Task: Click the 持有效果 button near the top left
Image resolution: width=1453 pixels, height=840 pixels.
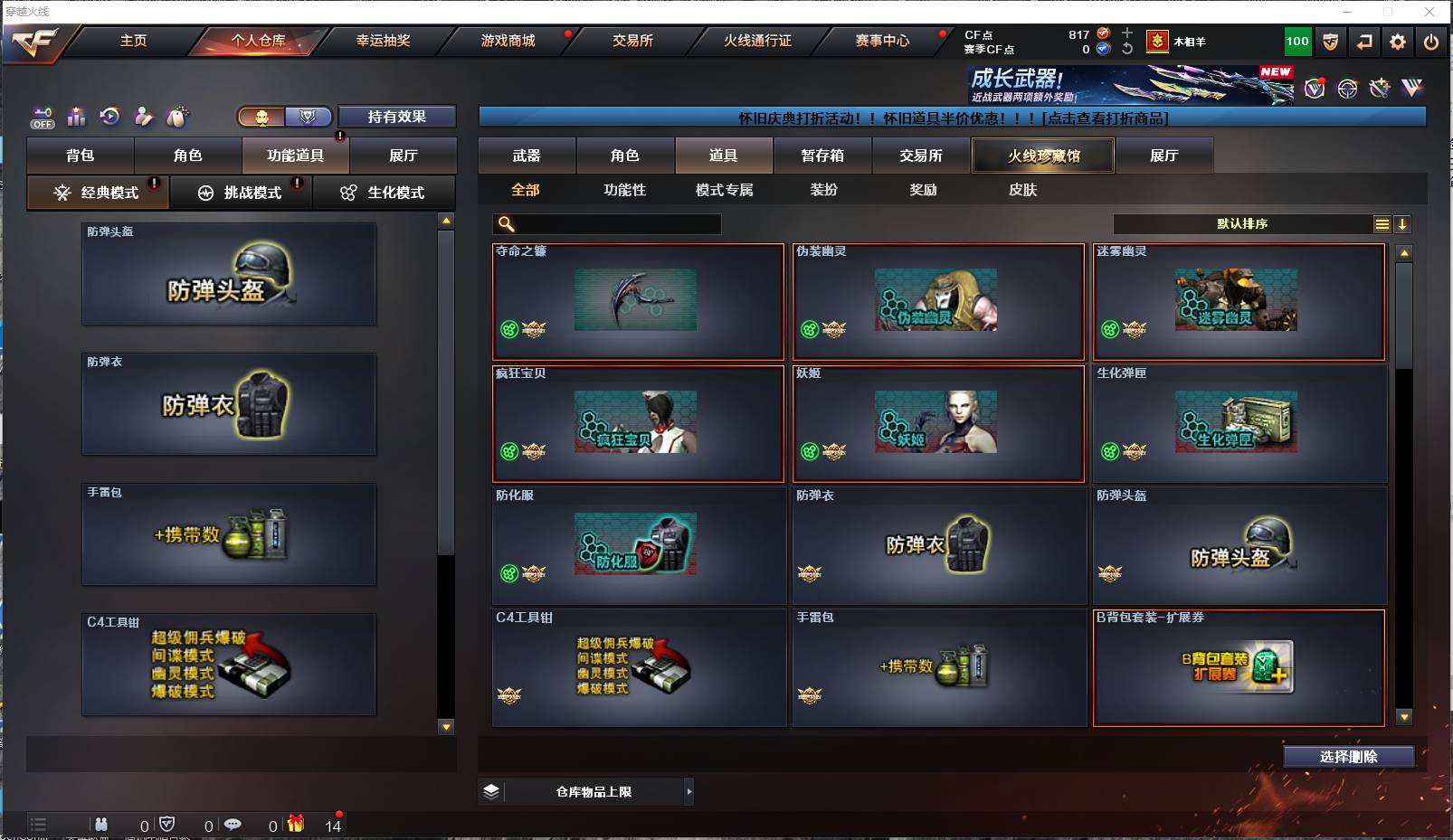Action: pyautogui.click(x=395, y=117)
